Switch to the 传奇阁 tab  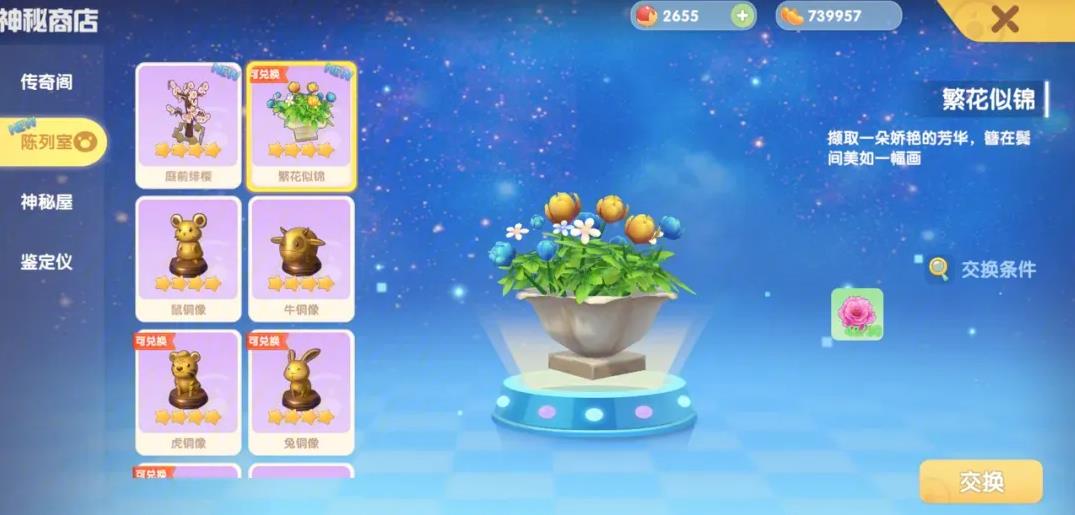tap(47, 82)
